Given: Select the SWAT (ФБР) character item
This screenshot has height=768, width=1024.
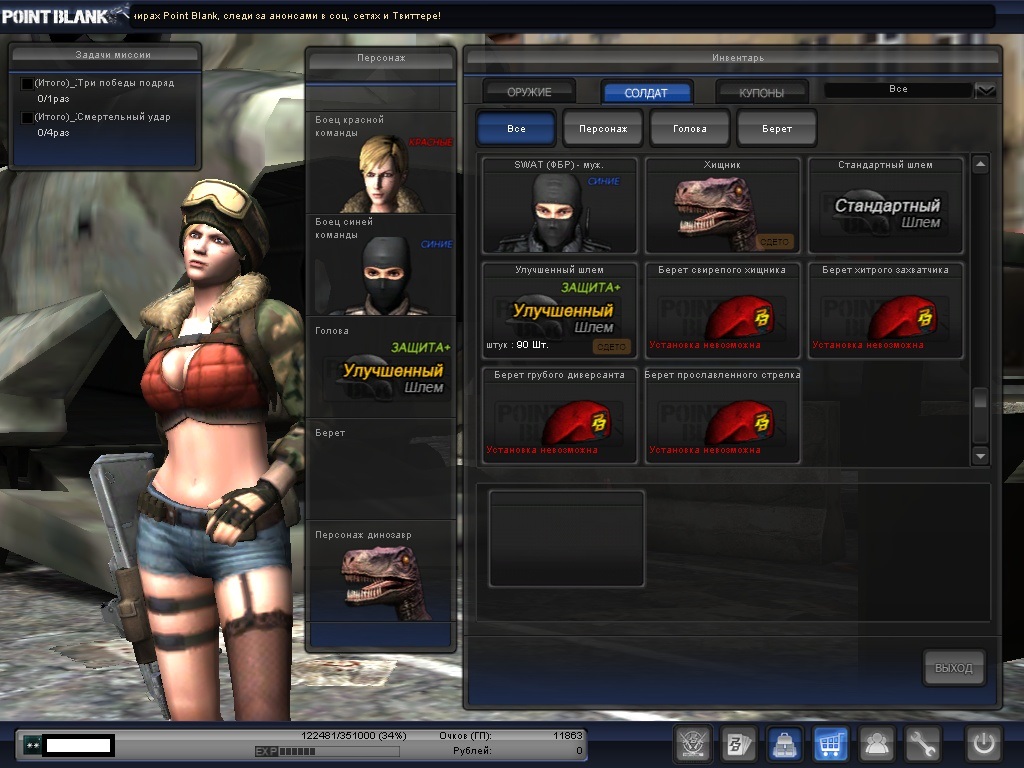Looking at the screenshot, I should (560, 205).
